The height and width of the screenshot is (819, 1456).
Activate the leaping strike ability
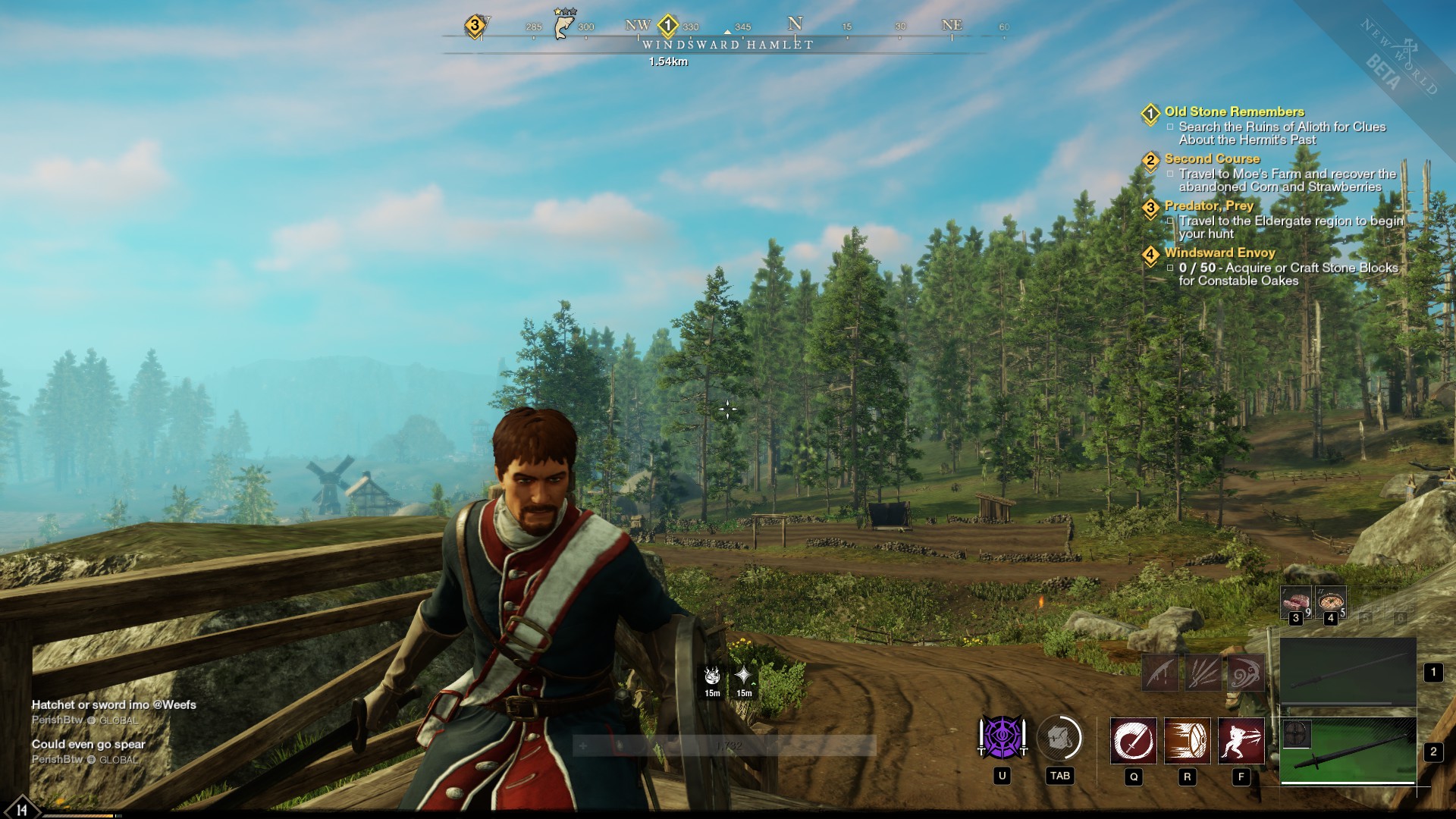(1241, 740)
